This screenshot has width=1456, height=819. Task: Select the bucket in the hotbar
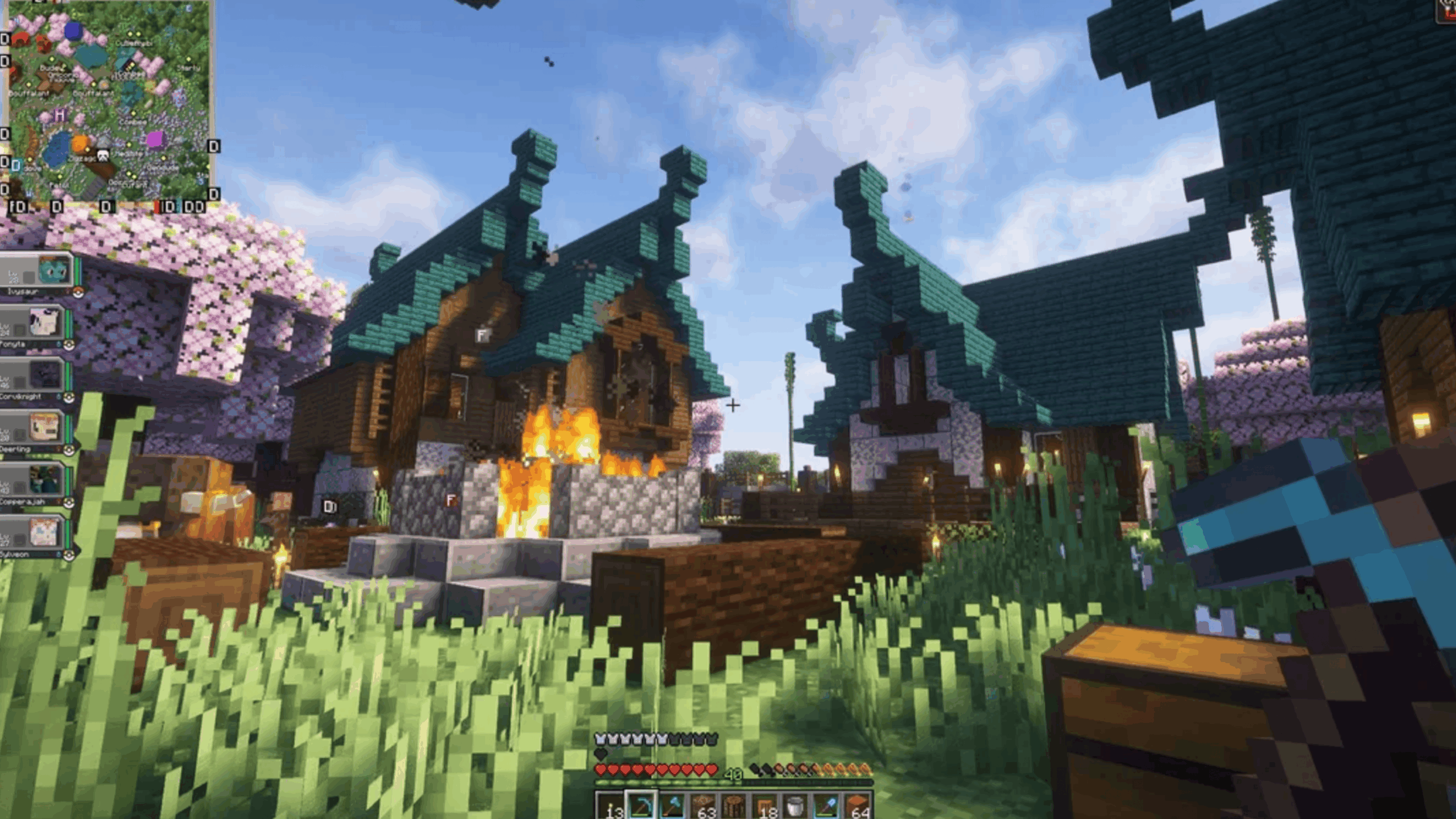coord(795,805)
